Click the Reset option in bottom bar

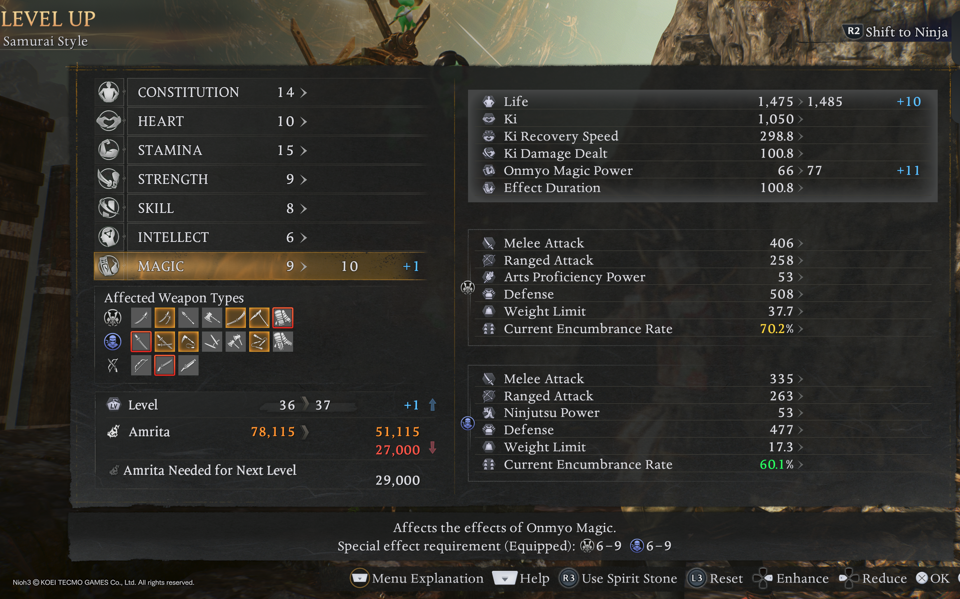point(715,578)
